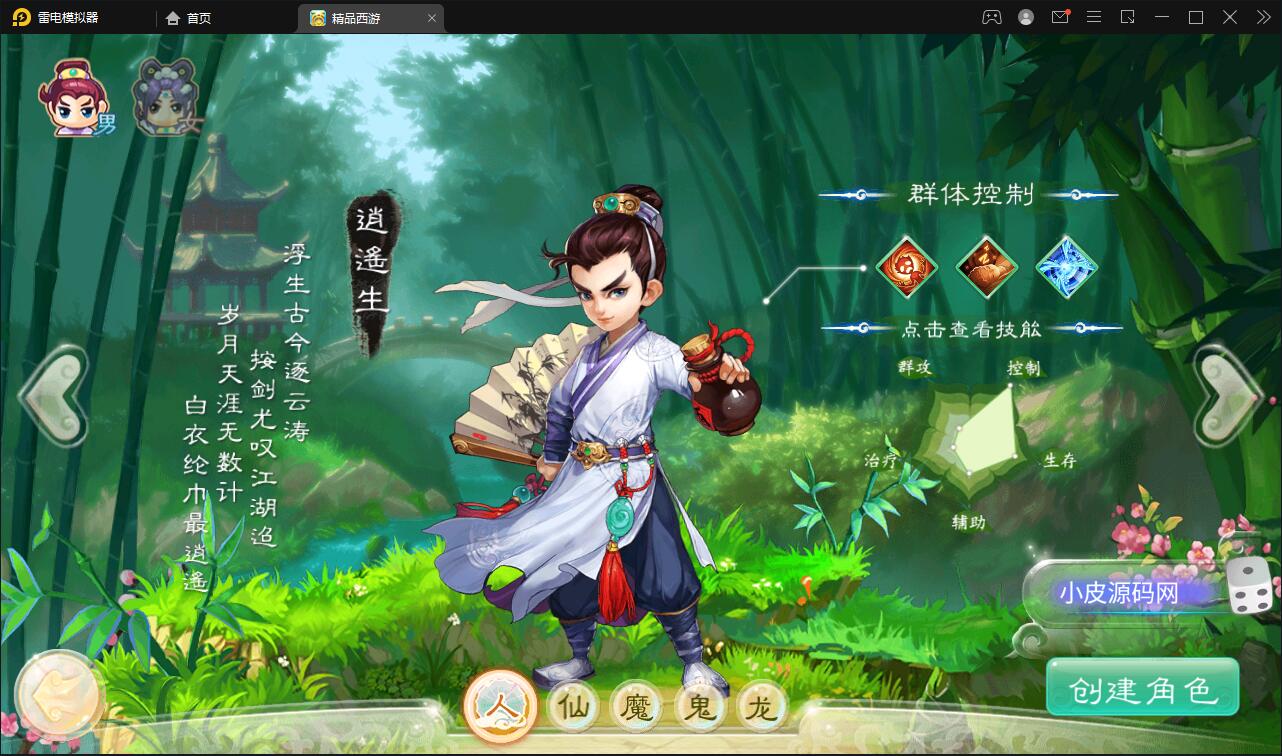Inspect the blue ice skill icon

[x=1066, y=267]
